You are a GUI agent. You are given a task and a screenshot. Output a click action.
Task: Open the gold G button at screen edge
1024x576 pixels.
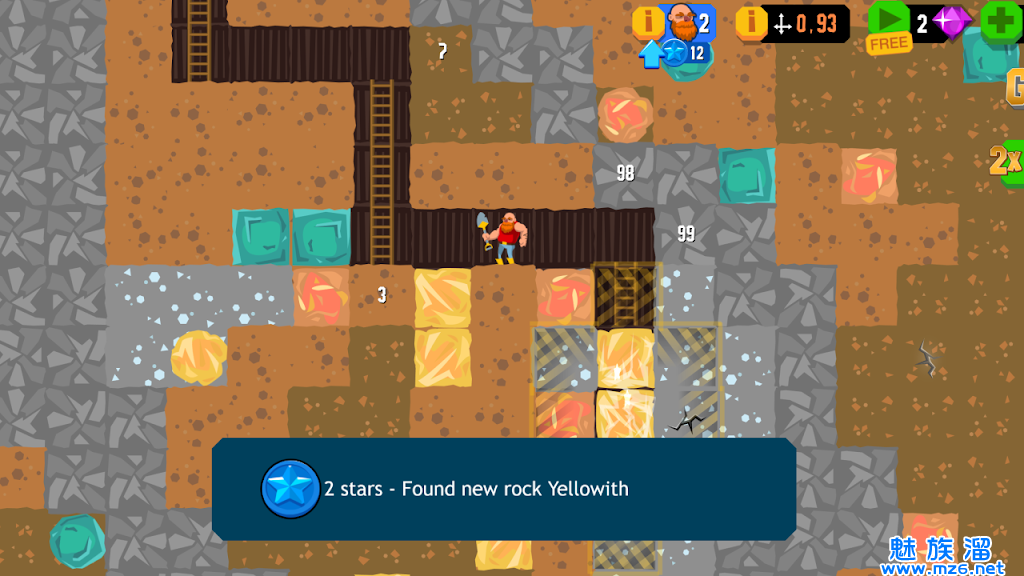pyautogui.click(x=1014, y=88)
